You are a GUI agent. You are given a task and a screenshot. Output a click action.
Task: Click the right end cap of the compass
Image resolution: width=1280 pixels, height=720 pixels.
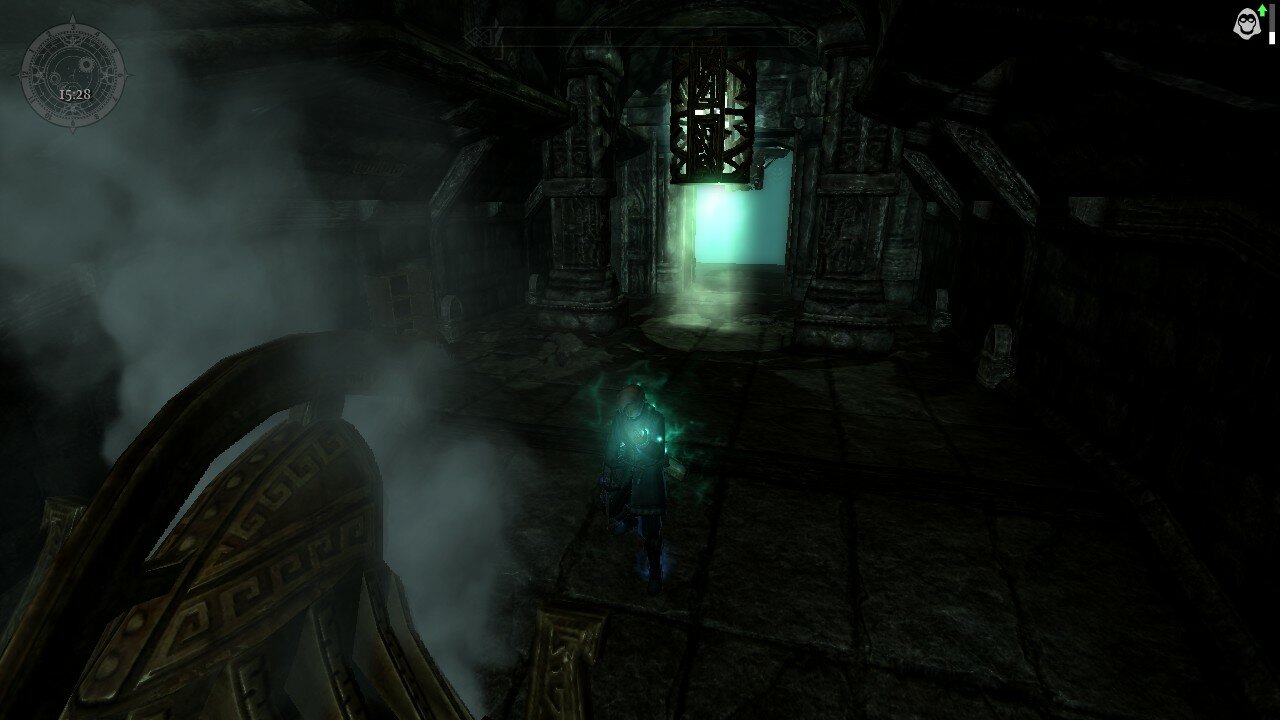802,37
